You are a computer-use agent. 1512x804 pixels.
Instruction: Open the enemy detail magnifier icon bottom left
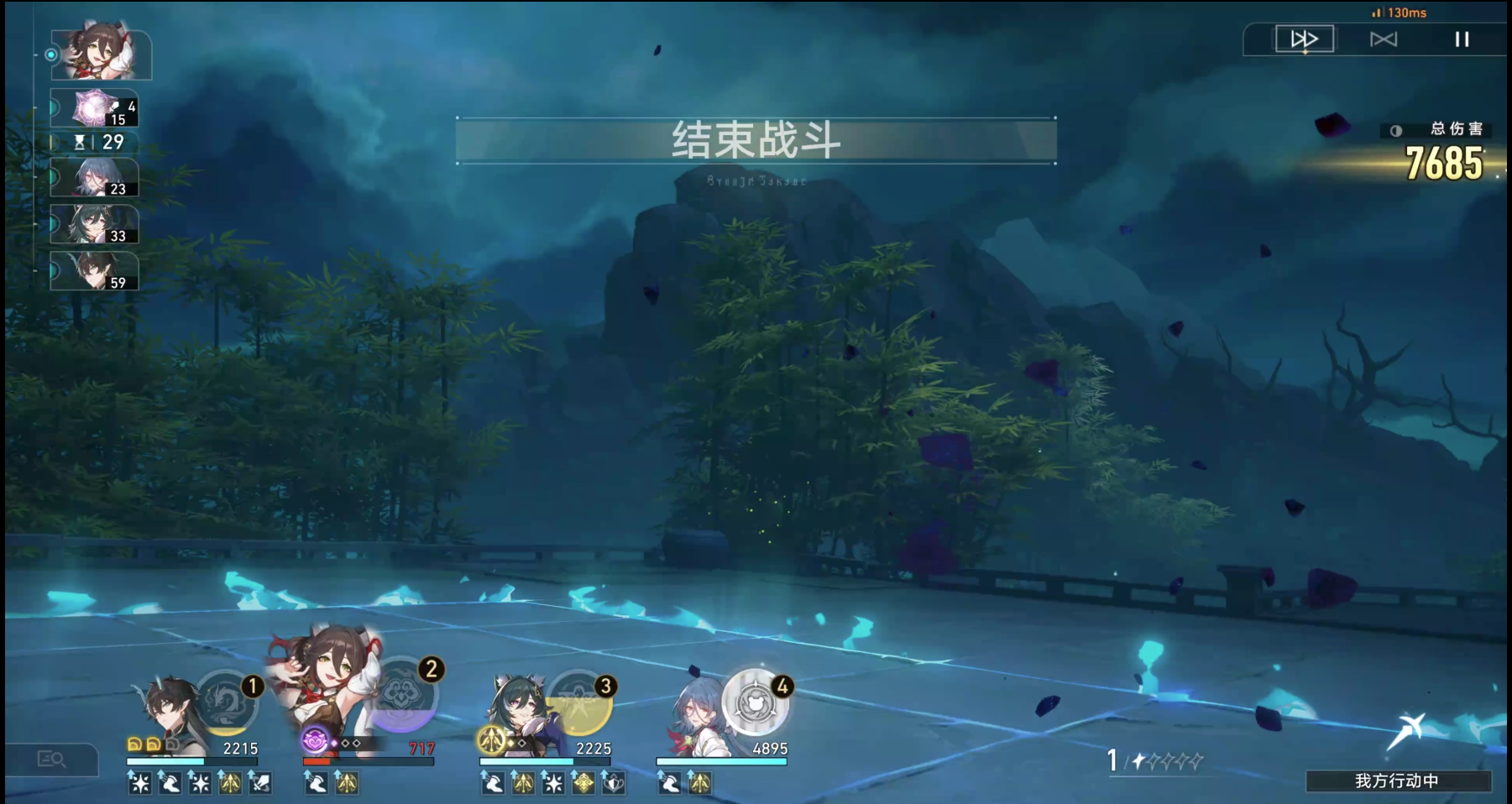click(x=52, y=761)
